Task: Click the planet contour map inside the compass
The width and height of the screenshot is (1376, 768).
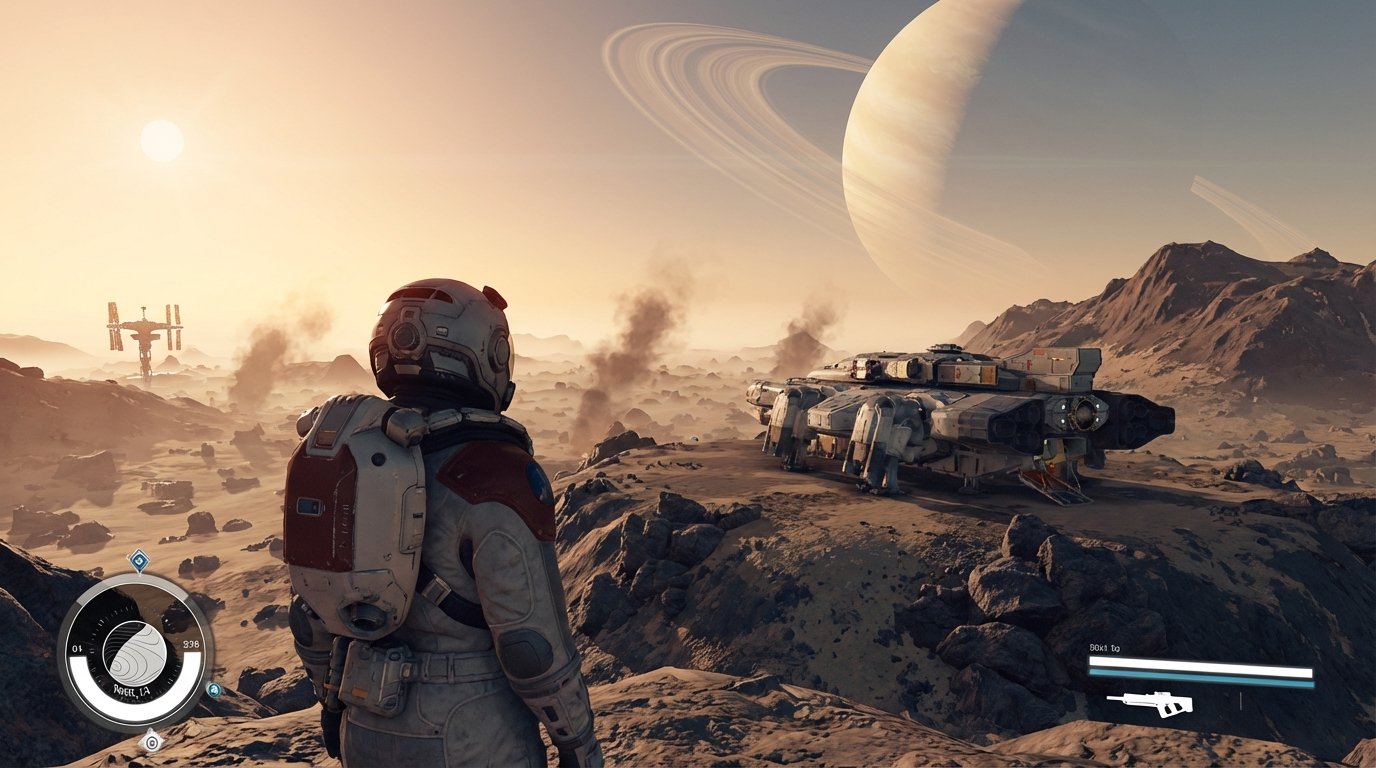Action: (x=134, y=650)
